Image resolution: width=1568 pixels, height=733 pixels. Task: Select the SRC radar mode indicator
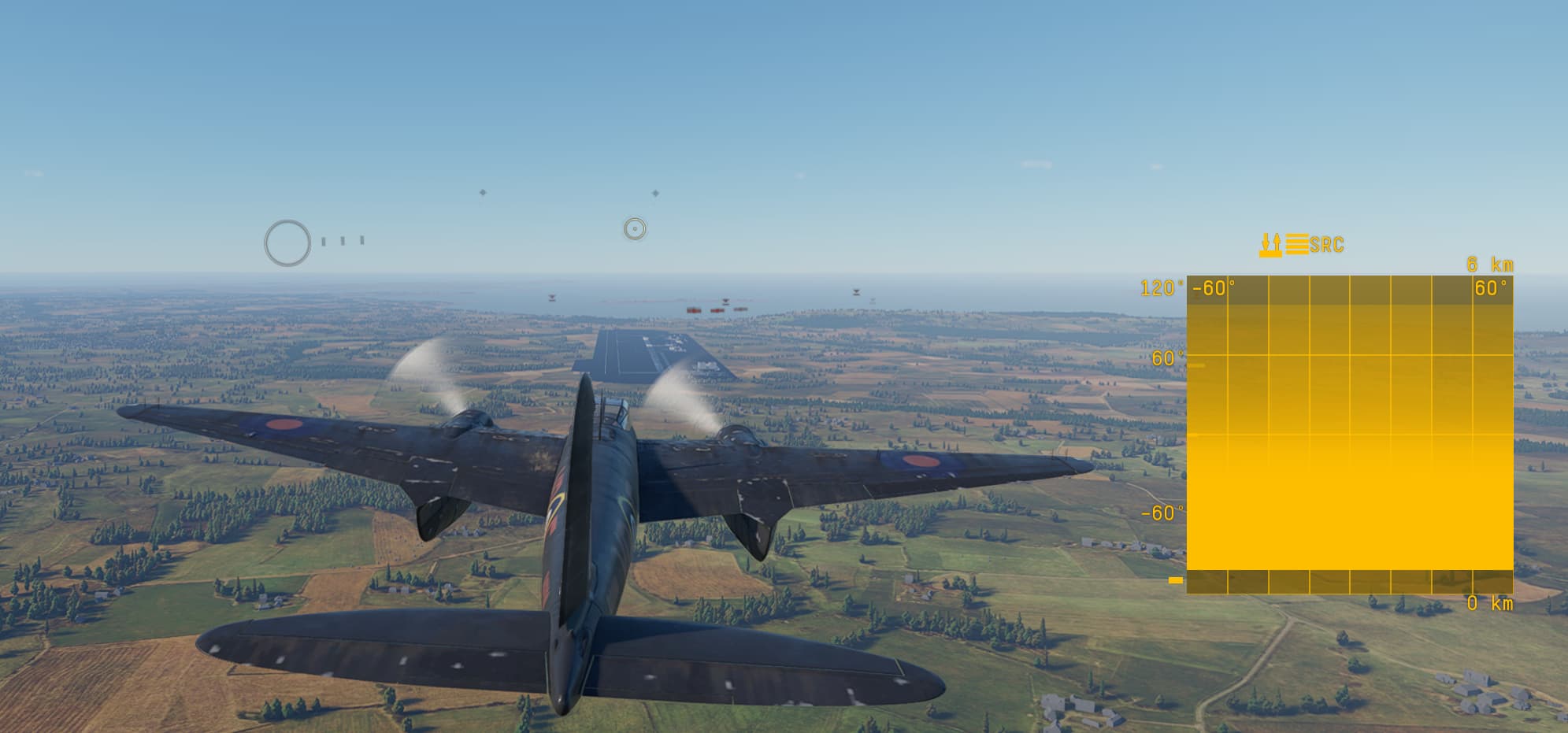pos(1326,245)
